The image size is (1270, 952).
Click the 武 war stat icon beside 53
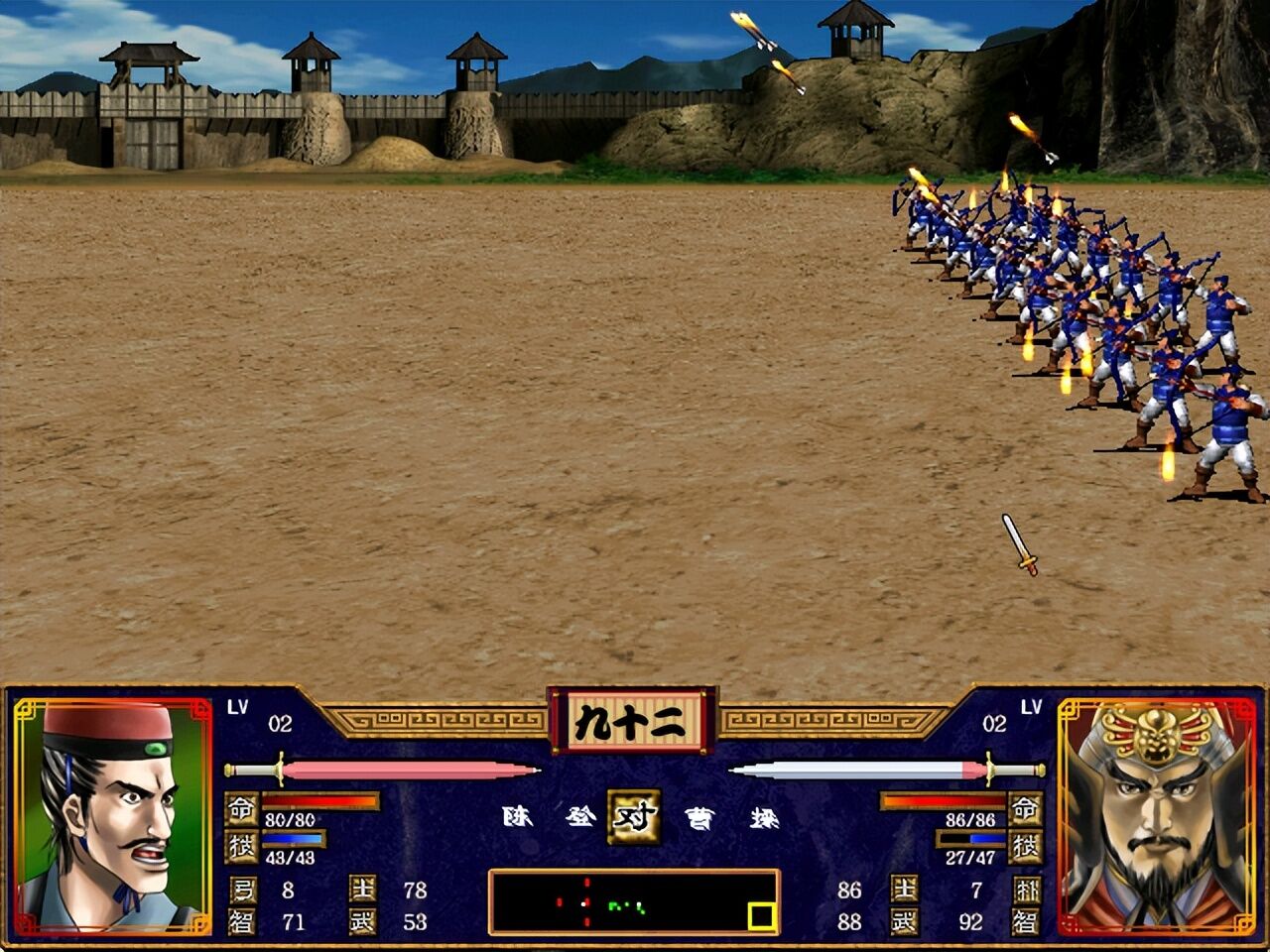pyautogui.click(x=361, y=922)
